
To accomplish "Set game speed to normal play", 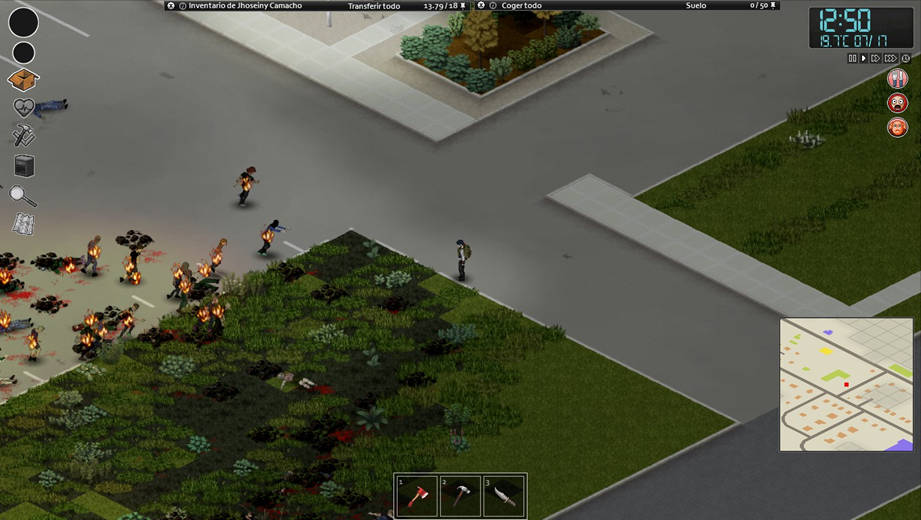I will [x=864, y=59].
